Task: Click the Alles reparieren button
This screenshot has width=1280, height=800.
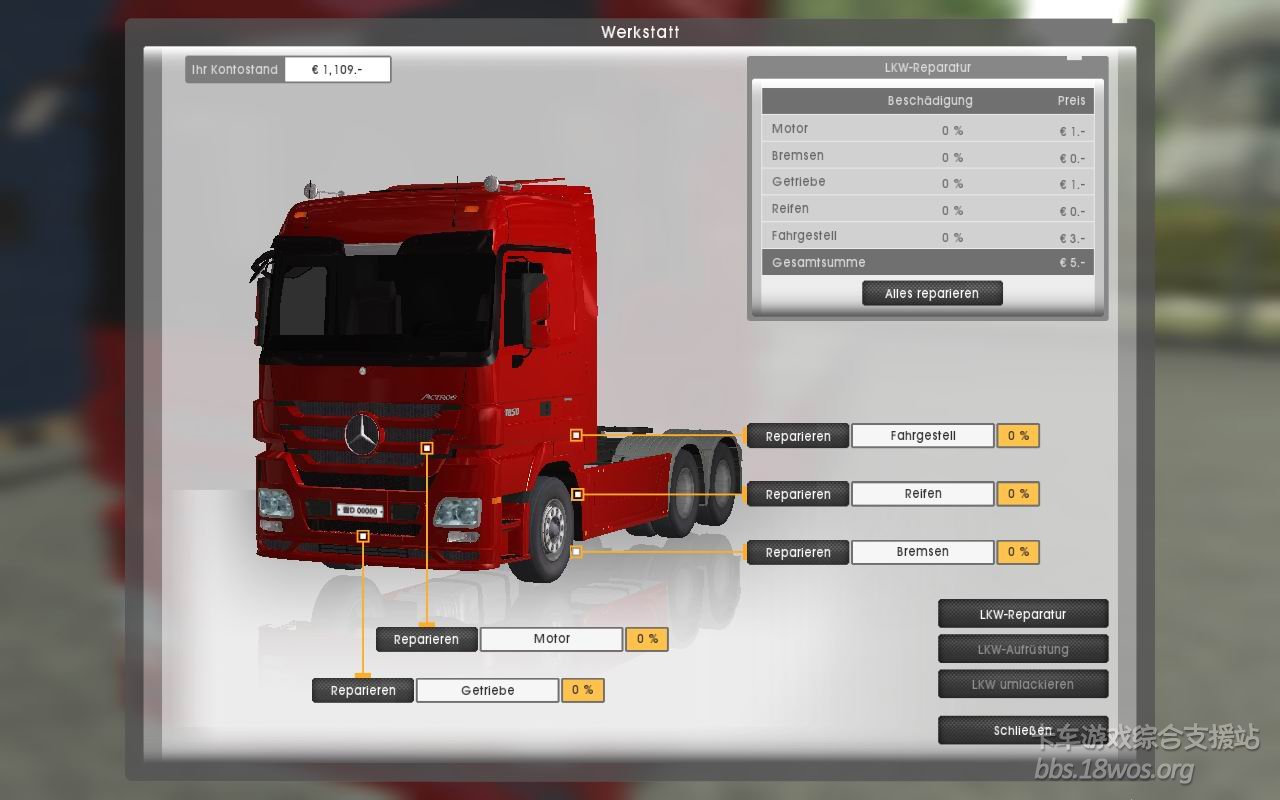Action: click(932, 293)
